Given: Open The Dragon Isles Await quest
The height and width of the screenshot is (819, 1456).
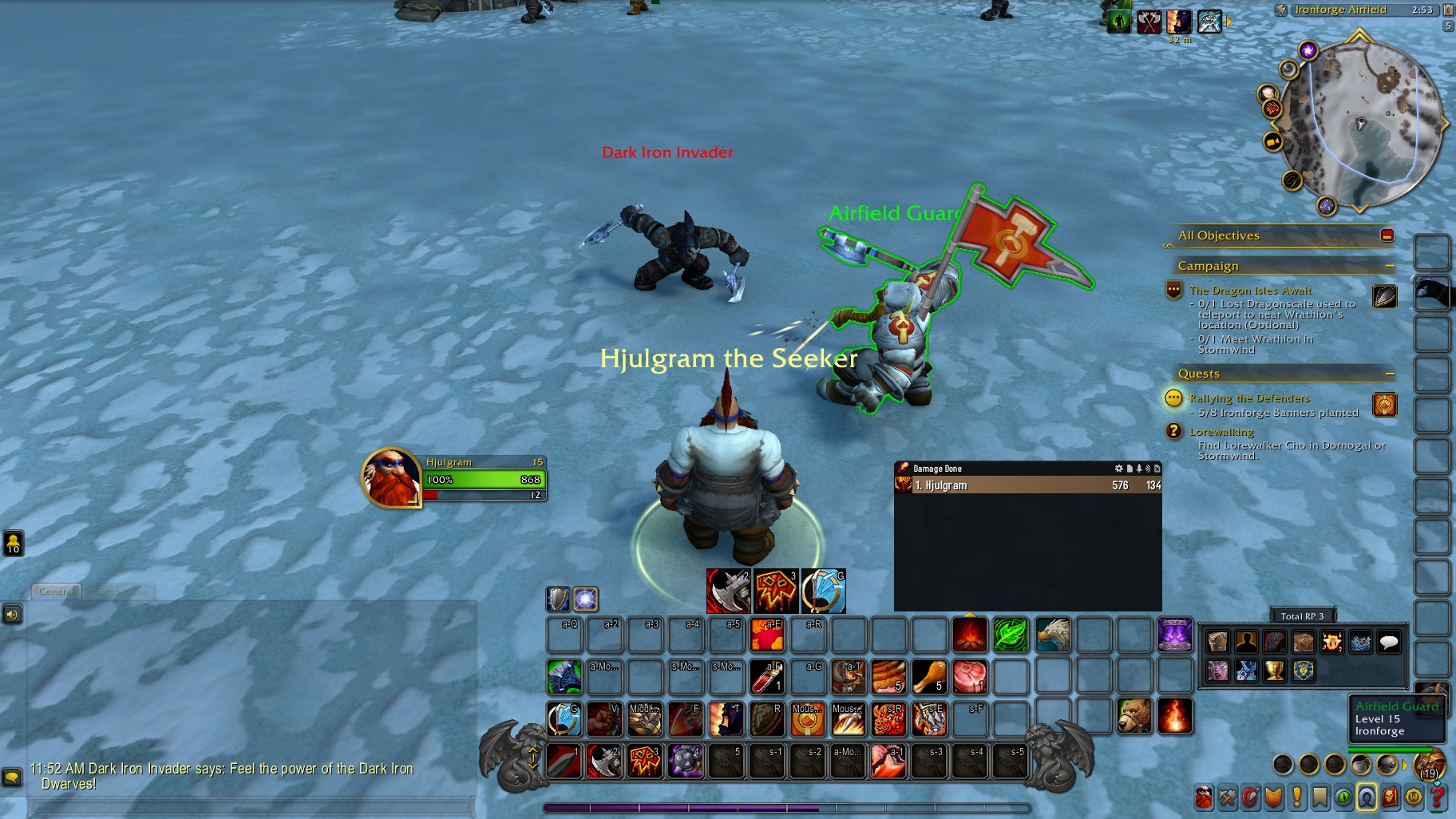Looking at the screenshot, I should pos(1250,291).
